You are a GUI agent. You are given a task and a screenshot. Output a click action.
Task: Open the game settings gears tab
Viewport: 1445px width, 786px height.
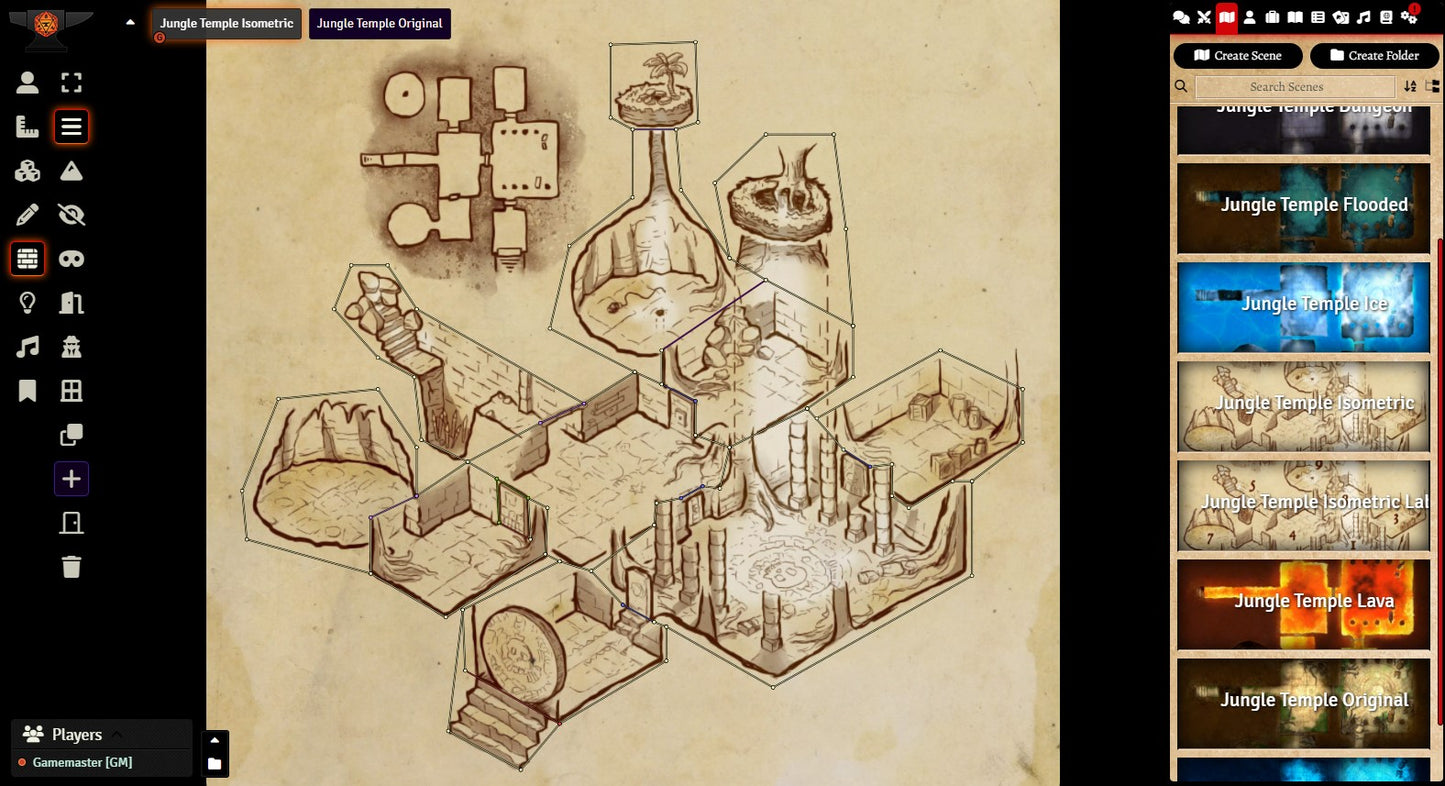pyautogui.click(x=1409, y=17)
